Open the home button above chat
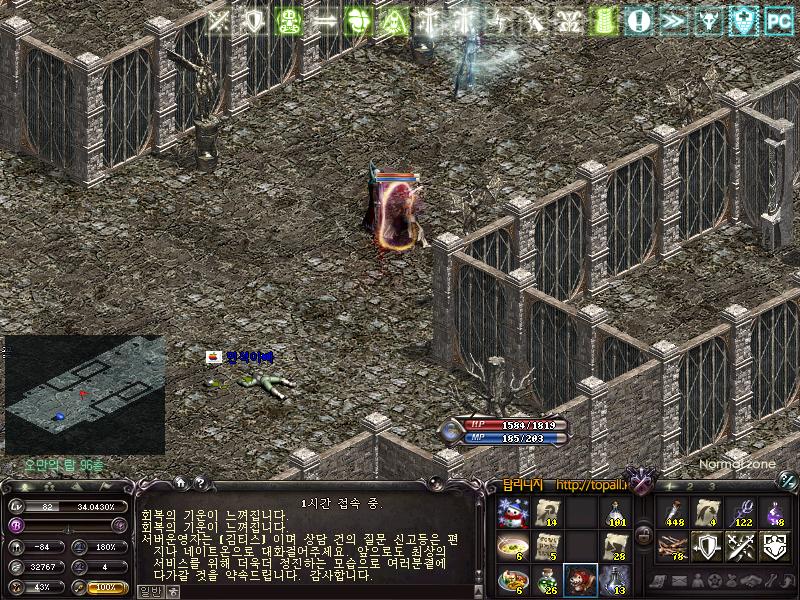The height and width of the screenshot is (600, 800). pyautogui.click(x=181, y=483)
